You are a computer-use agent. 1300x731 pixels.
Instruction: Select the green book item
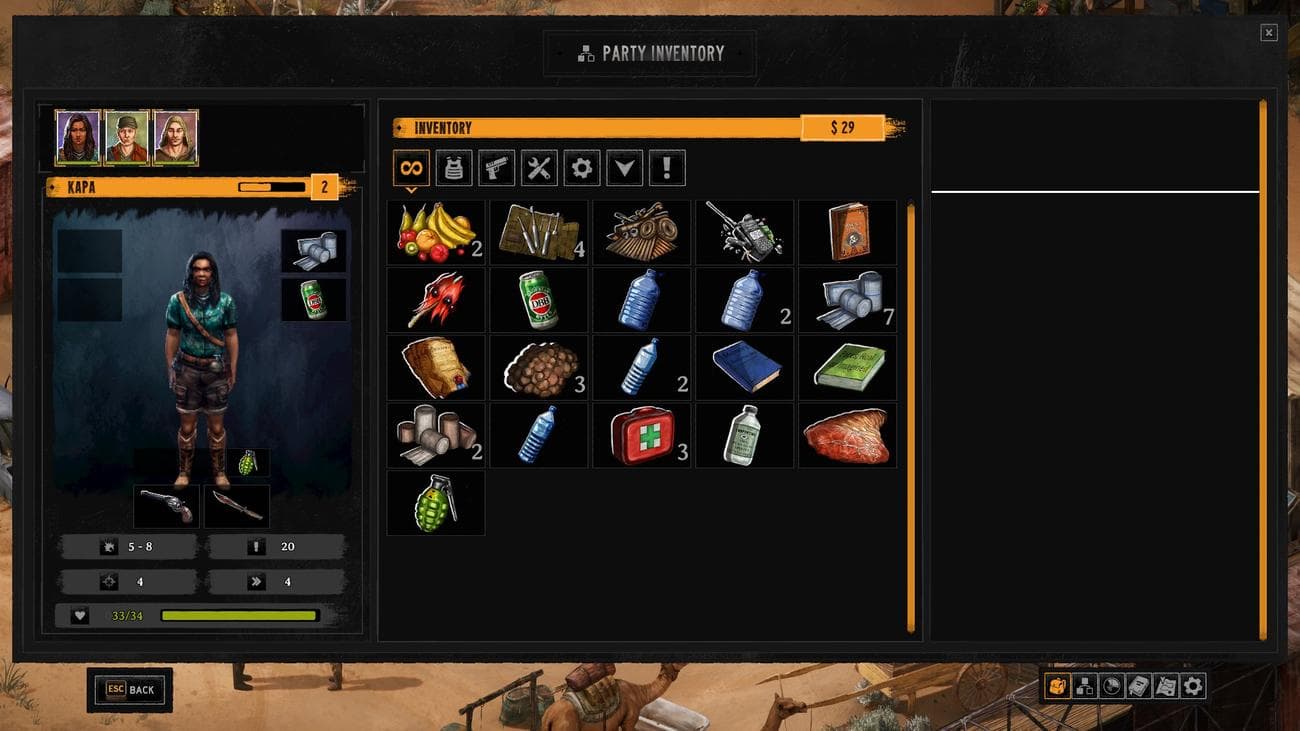click(x=848, y=367)
